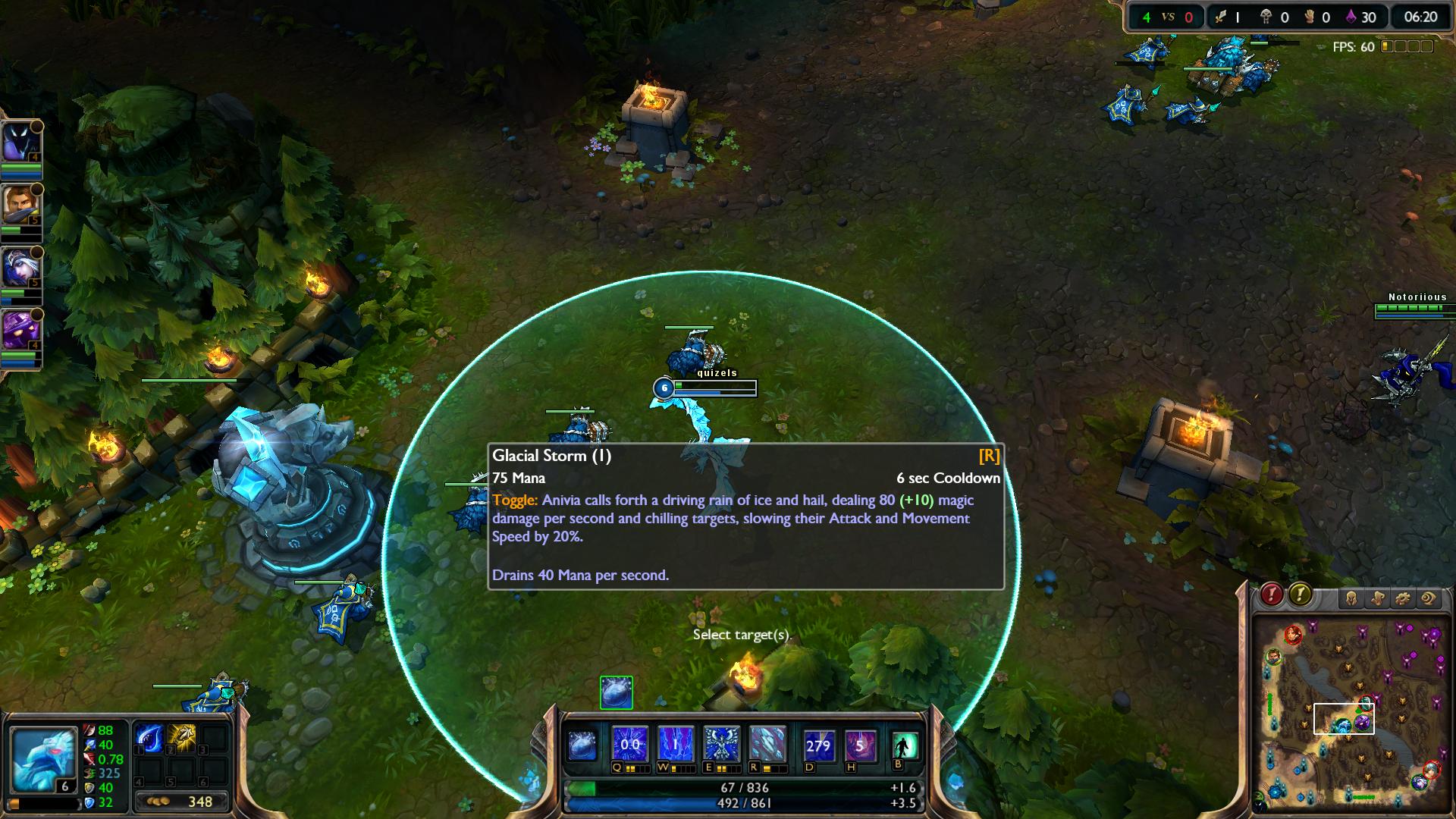Open the shop via the gold counter
This screenshot has width=1456, height=819.
click(x=182, y=802)
